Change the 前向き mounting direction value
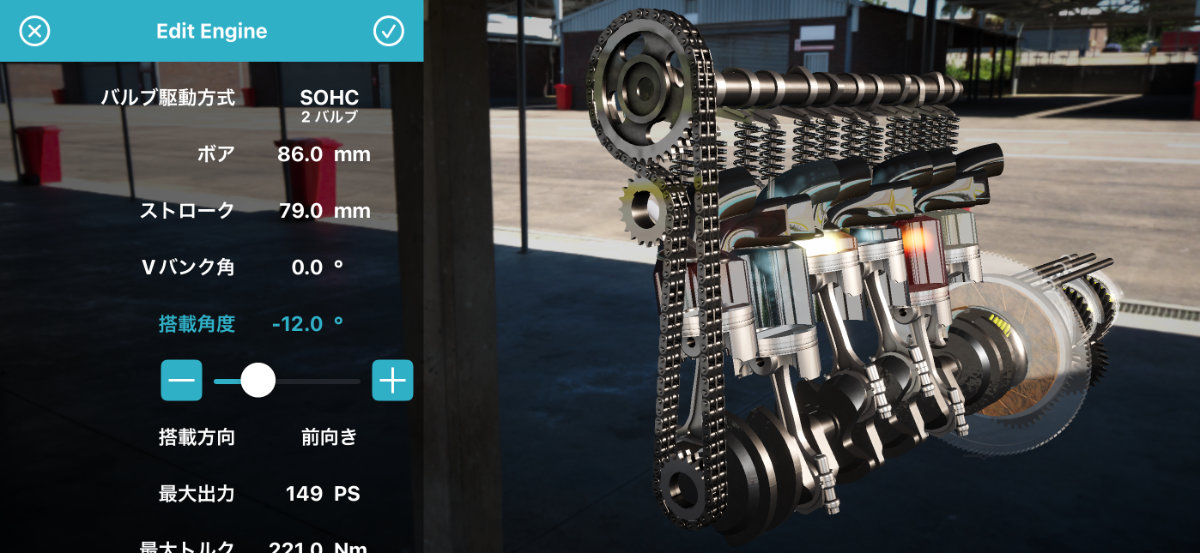The image size is (1200, 553). [x=329, y=437]
